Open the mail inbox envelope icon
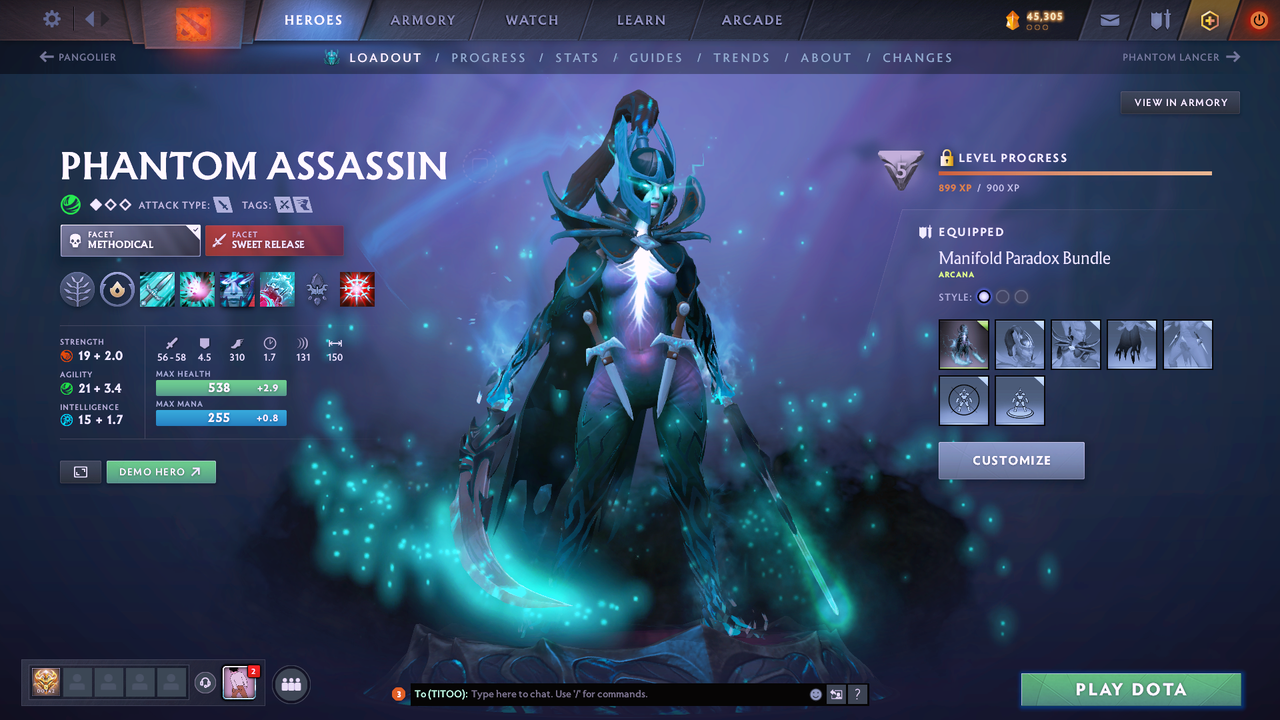Viewport: 1280px width, 720px height. coord(1108,19)
